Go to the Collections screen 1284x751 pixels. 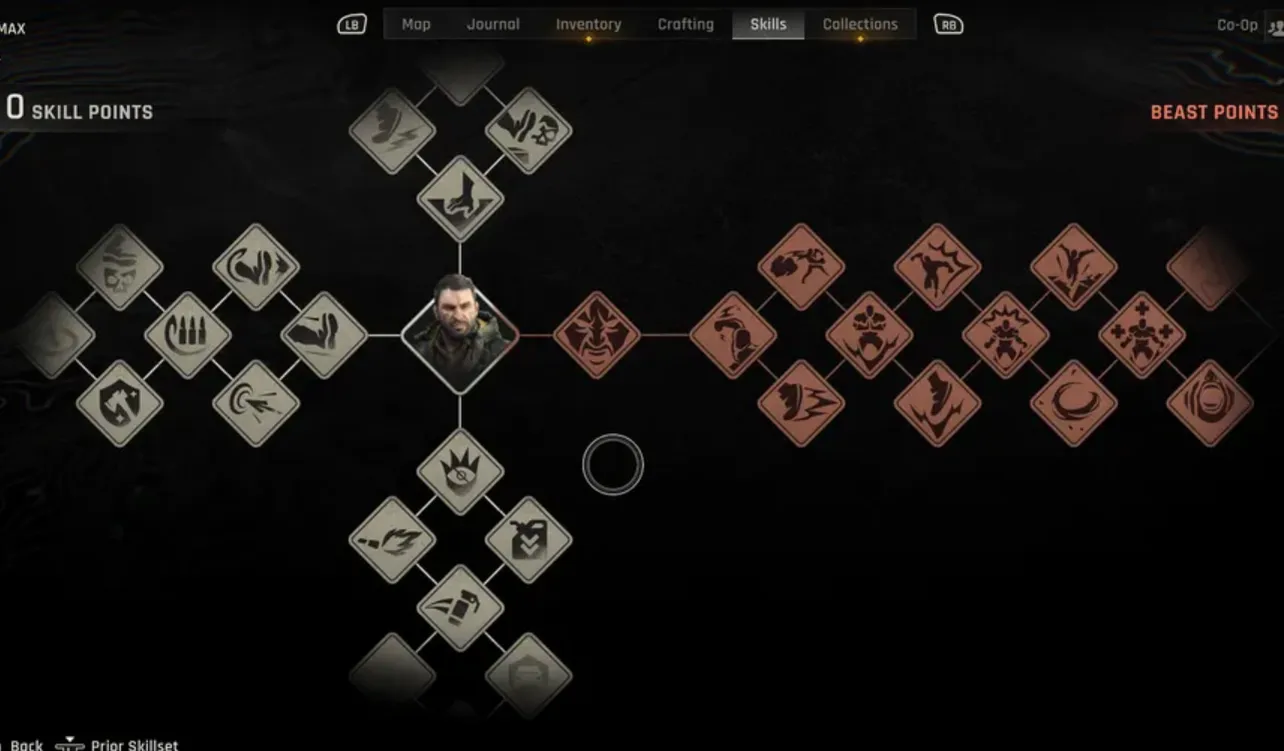(860, 23)
